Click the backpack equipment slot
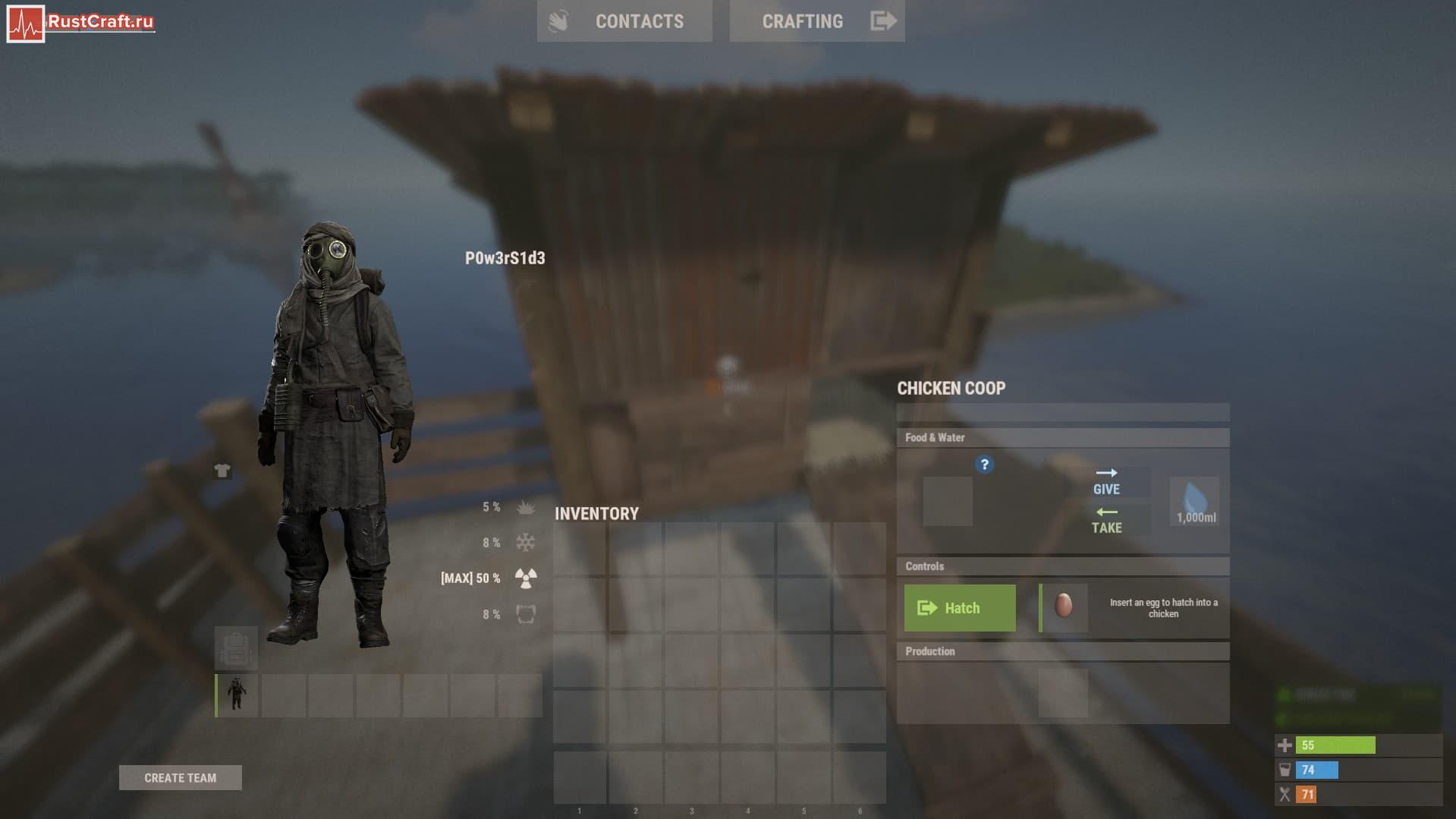This screenshot has height=819, width=1456. click(x=236, y=648)
